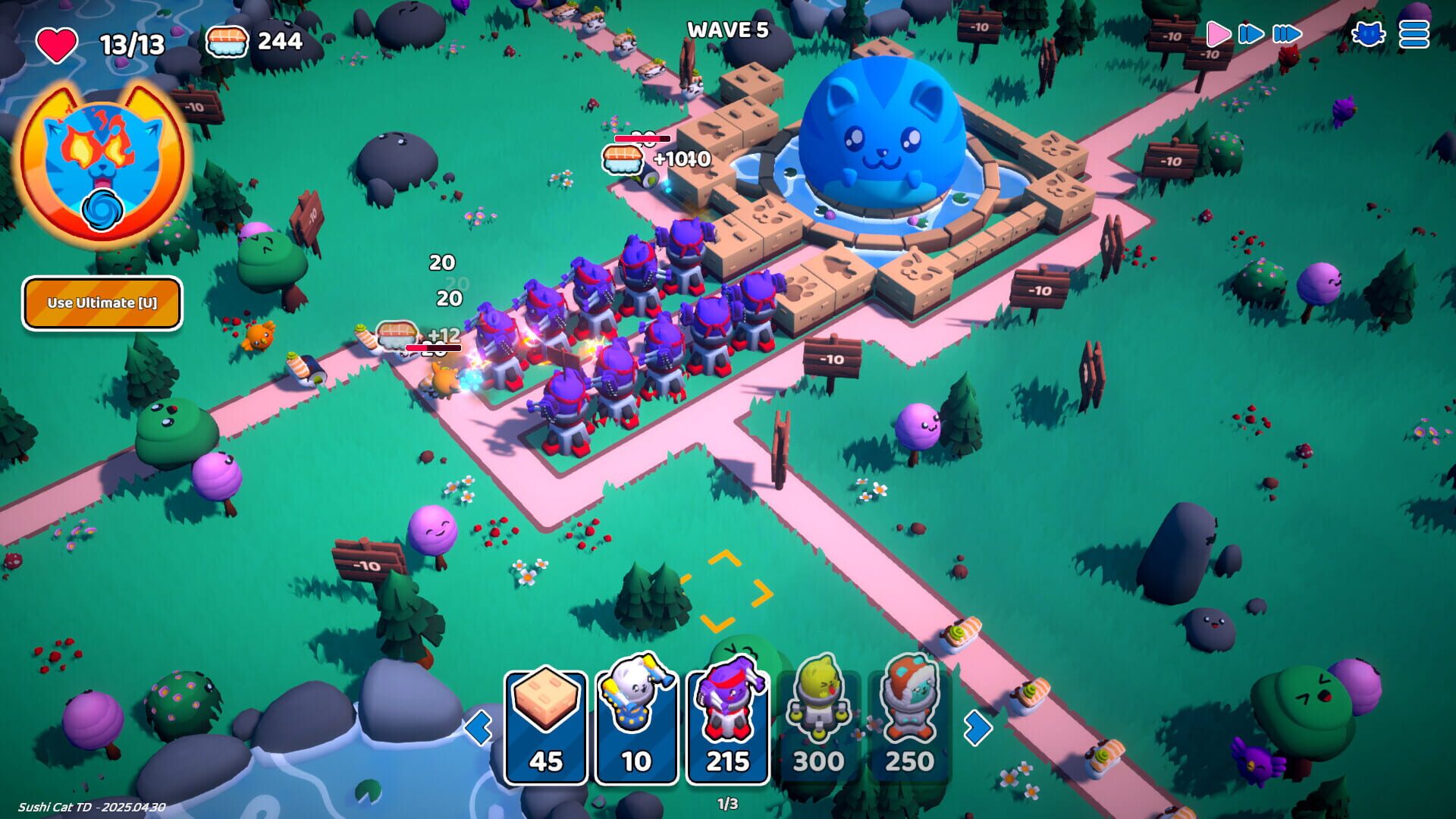Toggle the hamburger menu in top-right corner
The image size is (1456, 819).
pos(1412,33)
